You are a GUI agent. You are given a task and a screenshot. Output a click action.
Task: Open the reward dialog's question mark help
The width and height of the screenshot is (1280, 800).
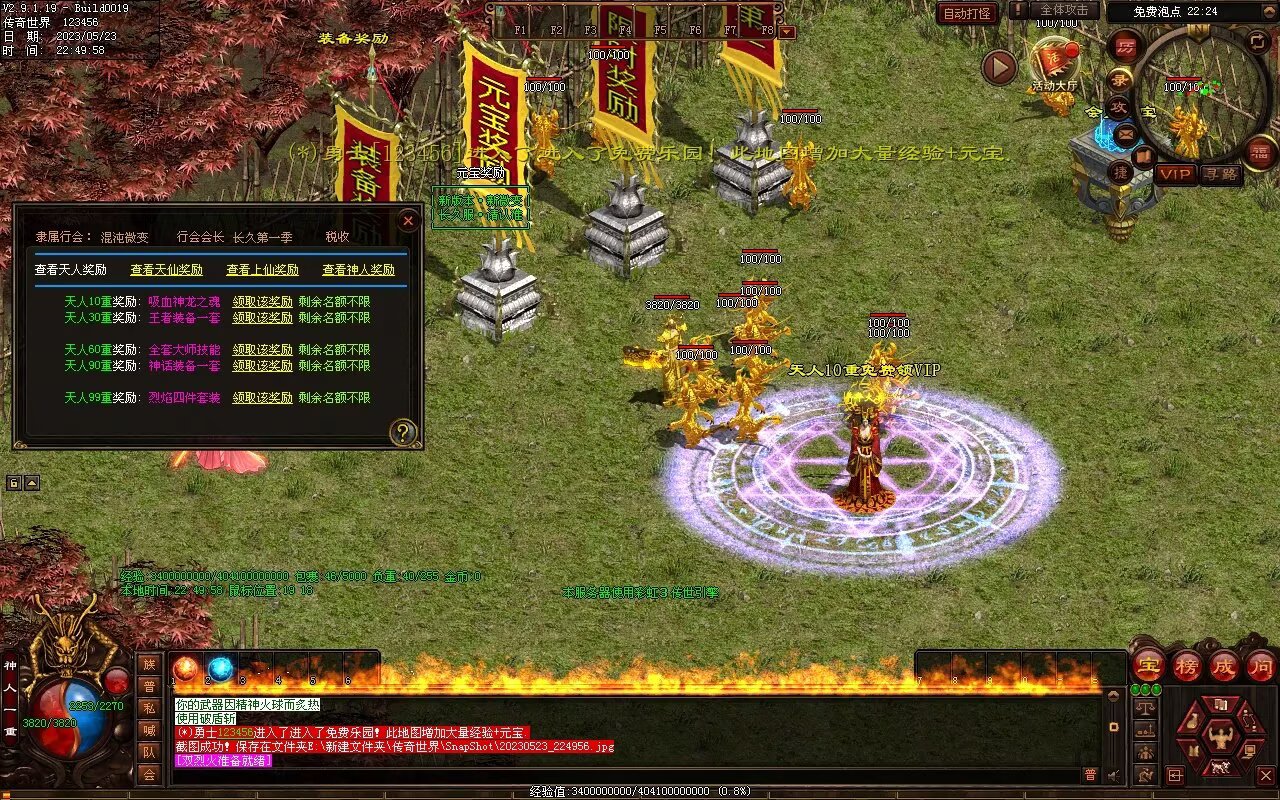(402, 432)
